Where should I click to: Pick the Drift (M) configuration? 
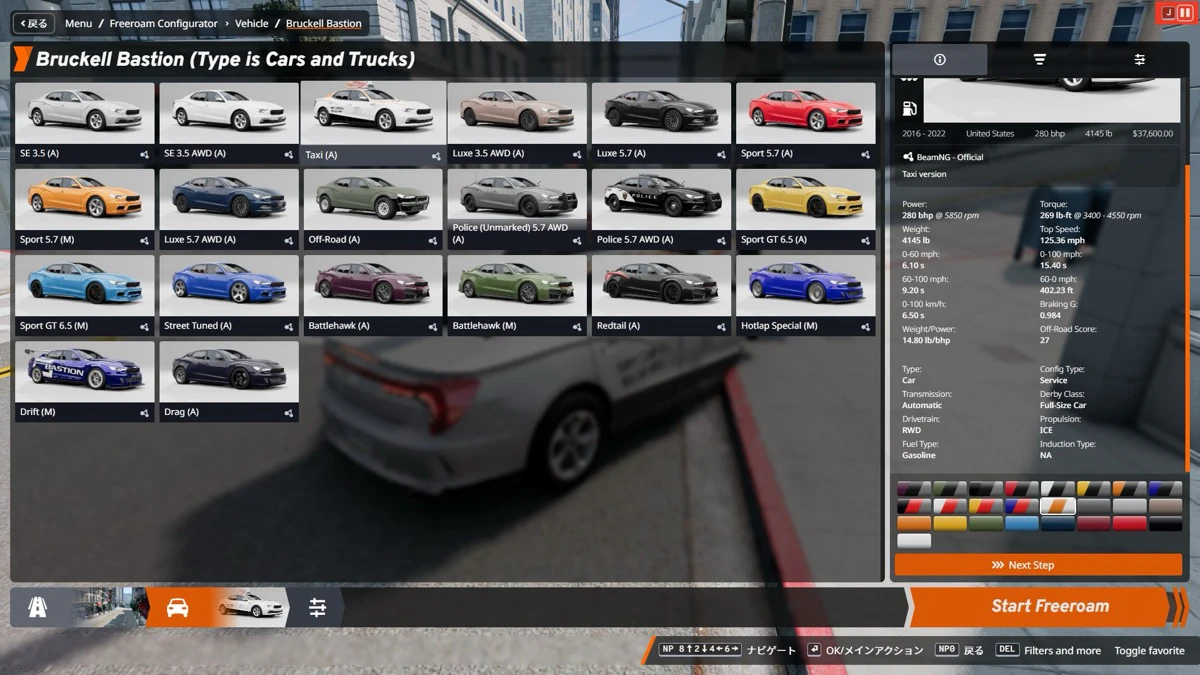85,380
